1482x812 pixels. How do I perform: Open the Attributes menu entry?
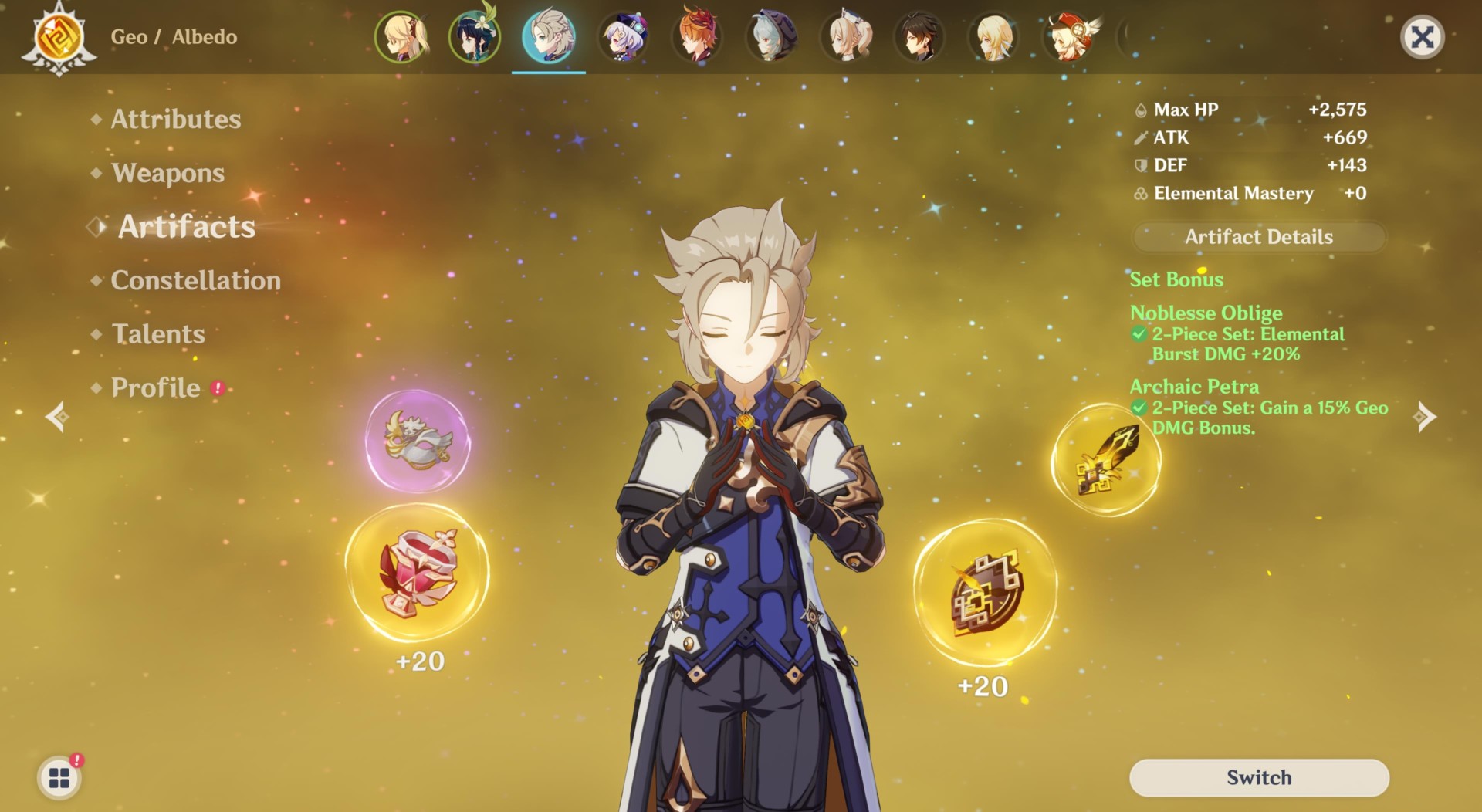coord(175,119)
